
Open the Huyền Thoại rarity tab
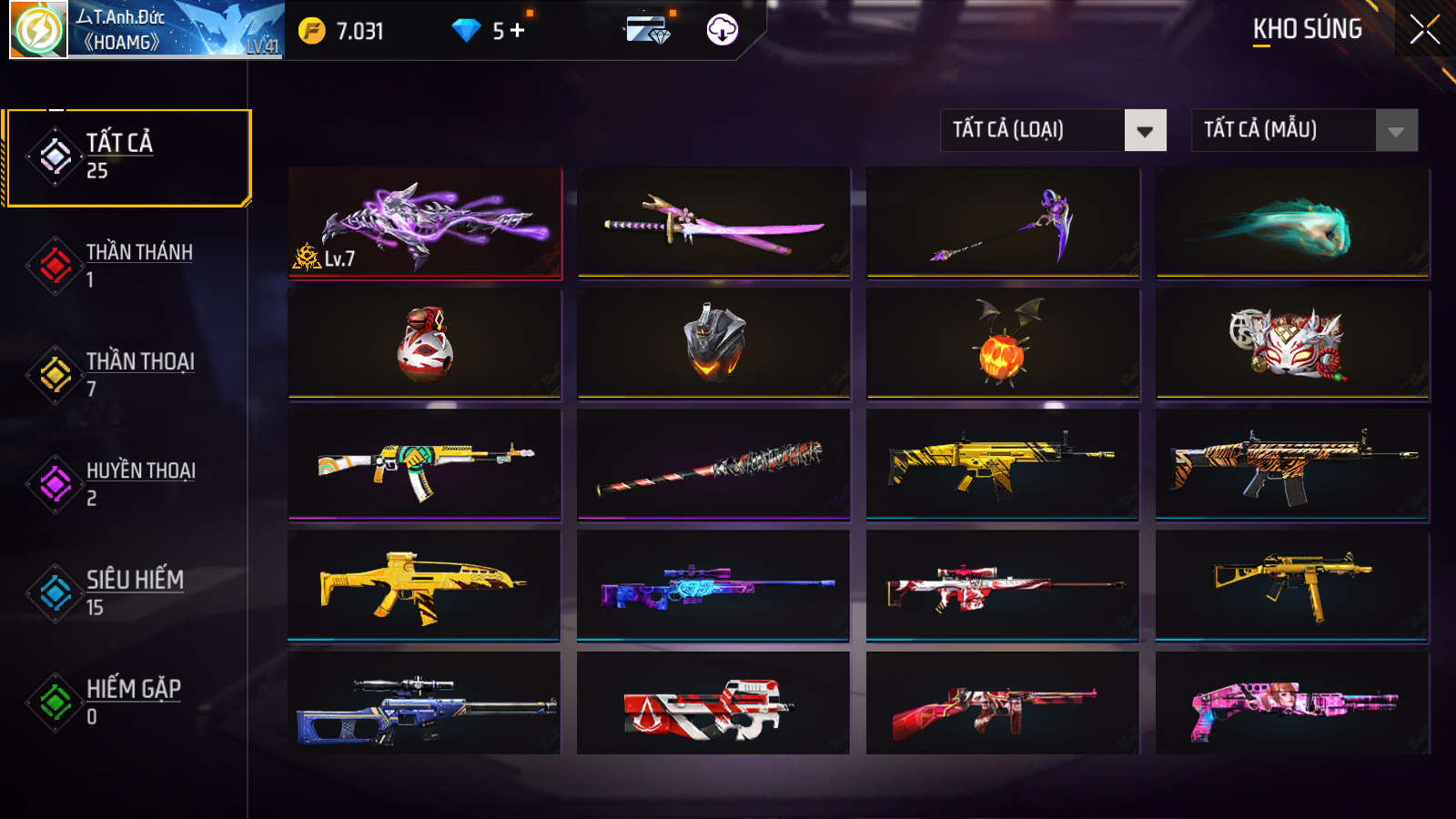click(127, 484)
